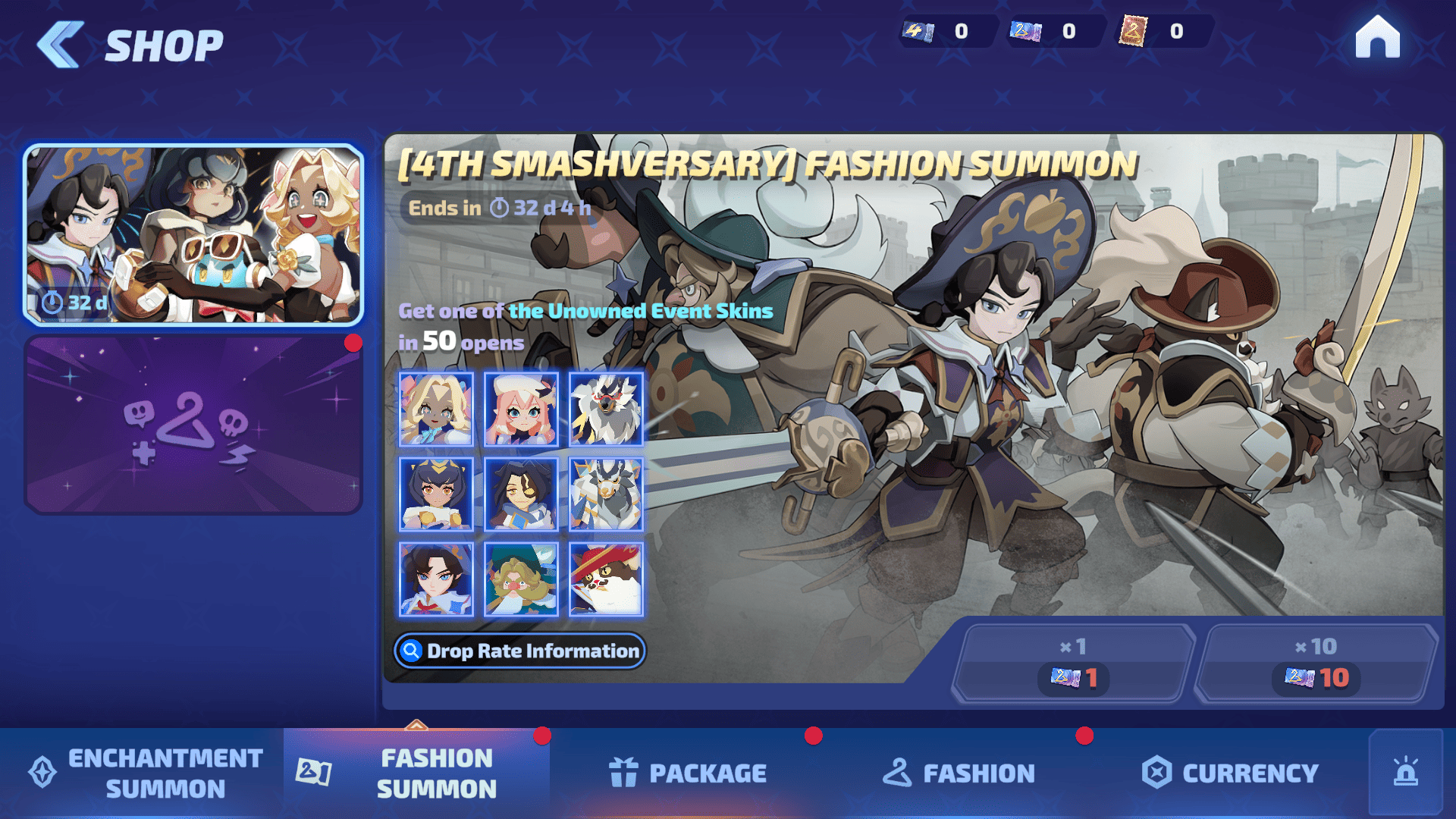The height and width of the screenshot is (819, 1456).
Task: Open the Fashion Summon tab
Action: [x=417, y=773]
